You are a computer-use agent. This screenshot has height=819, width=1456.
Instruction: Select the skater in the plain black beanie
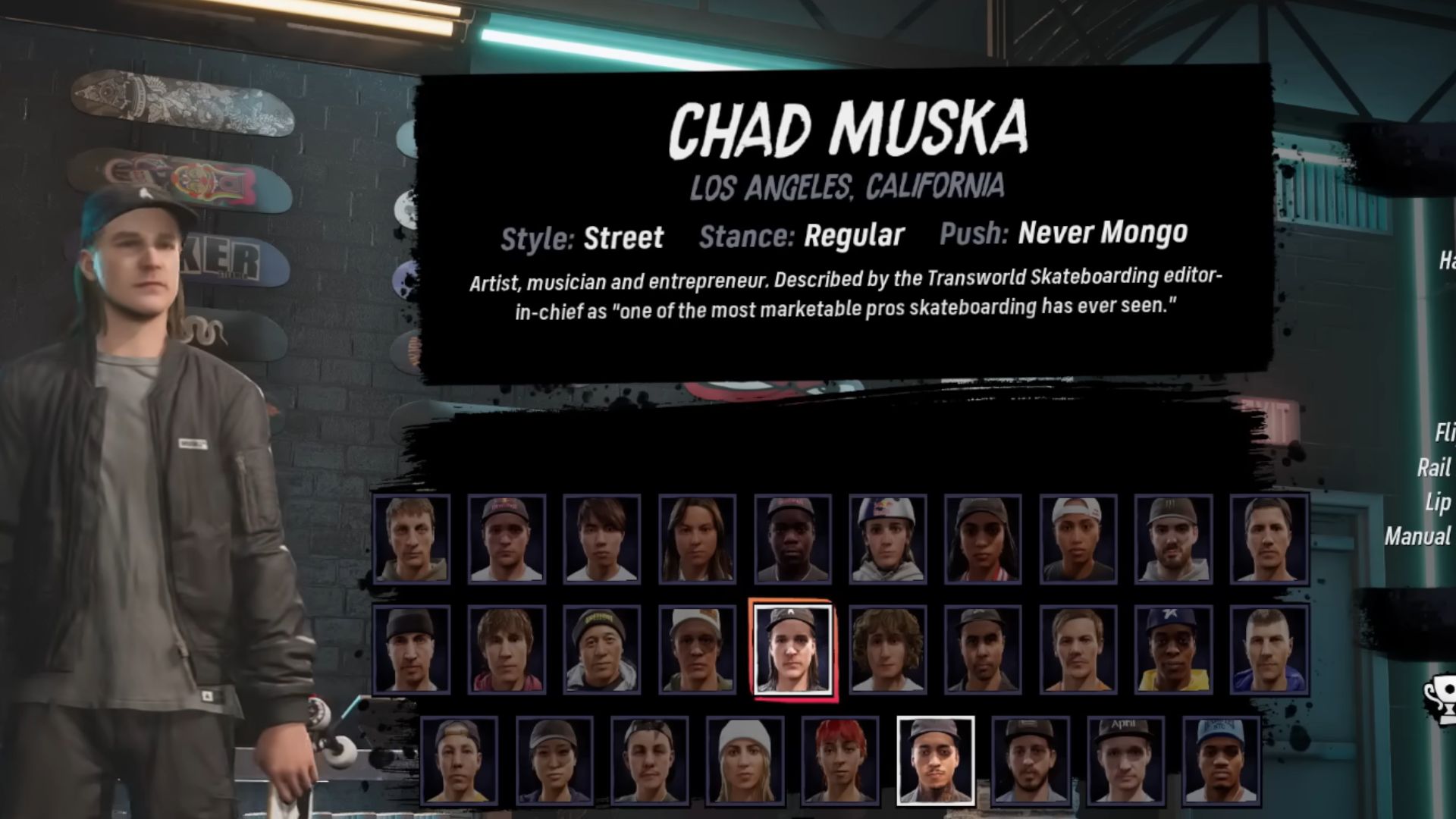coord(412,650)
